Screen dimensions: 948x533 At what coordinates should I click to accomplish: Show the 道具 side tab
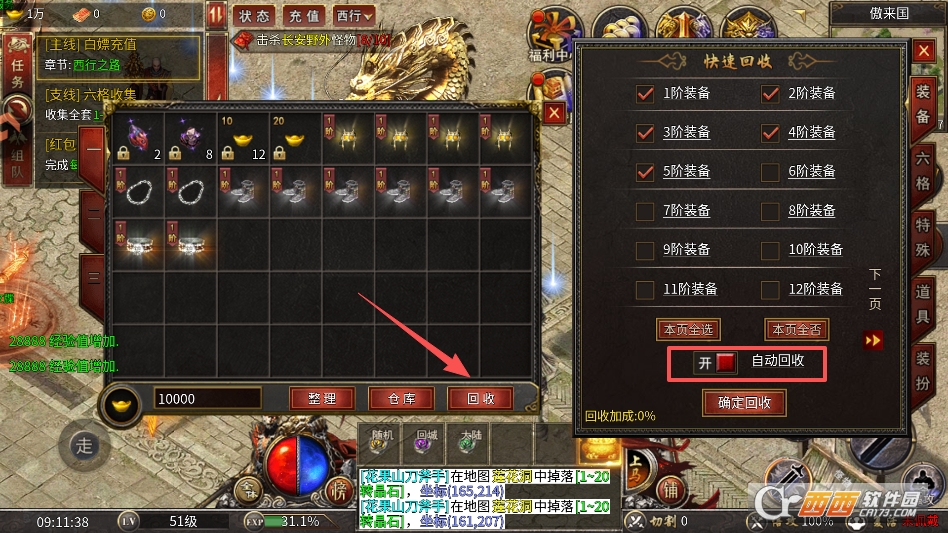pos(923,302)
